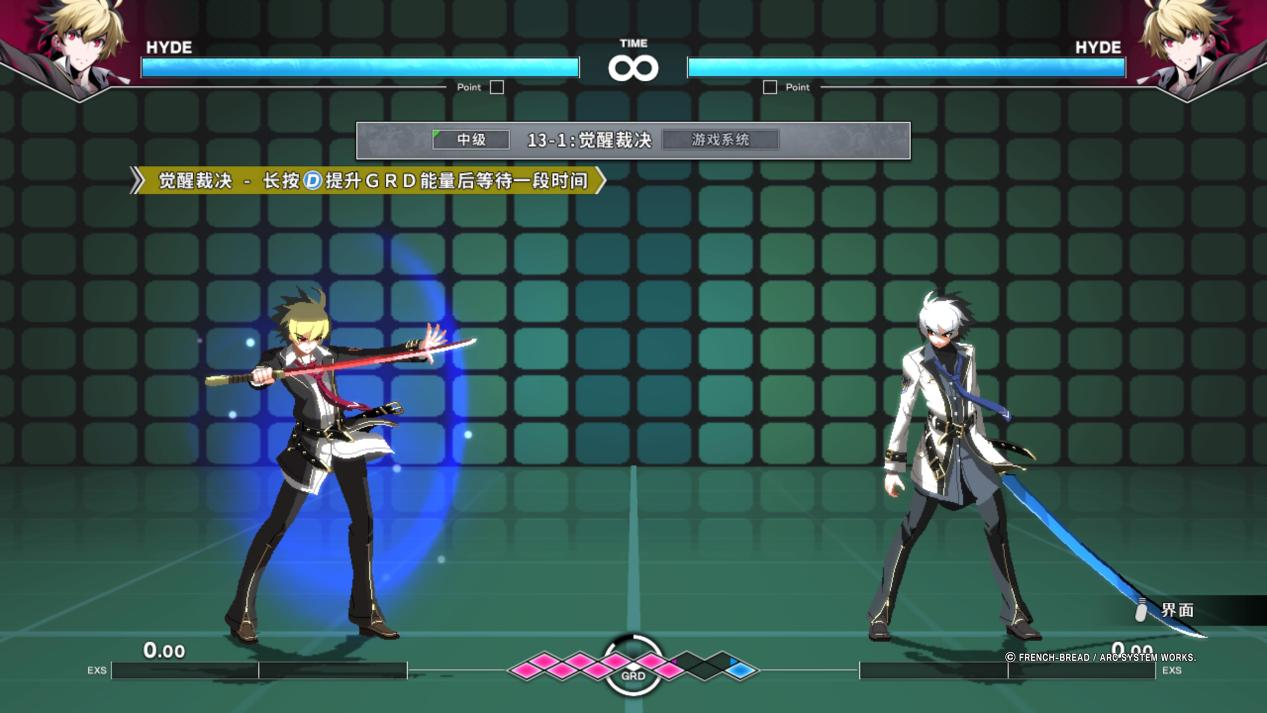This screenshot has height=713, width=1267.
Task: Select the 13-1:觉醒裁决 lesson title
Action: (x=589, y=141)
